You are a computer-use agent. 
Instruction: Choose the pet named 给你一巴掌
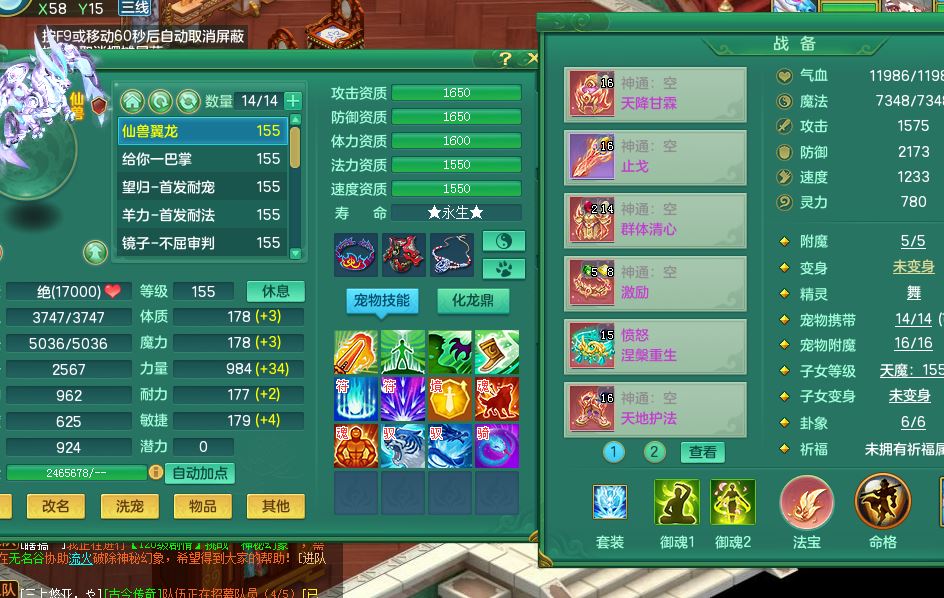point(201,159)
